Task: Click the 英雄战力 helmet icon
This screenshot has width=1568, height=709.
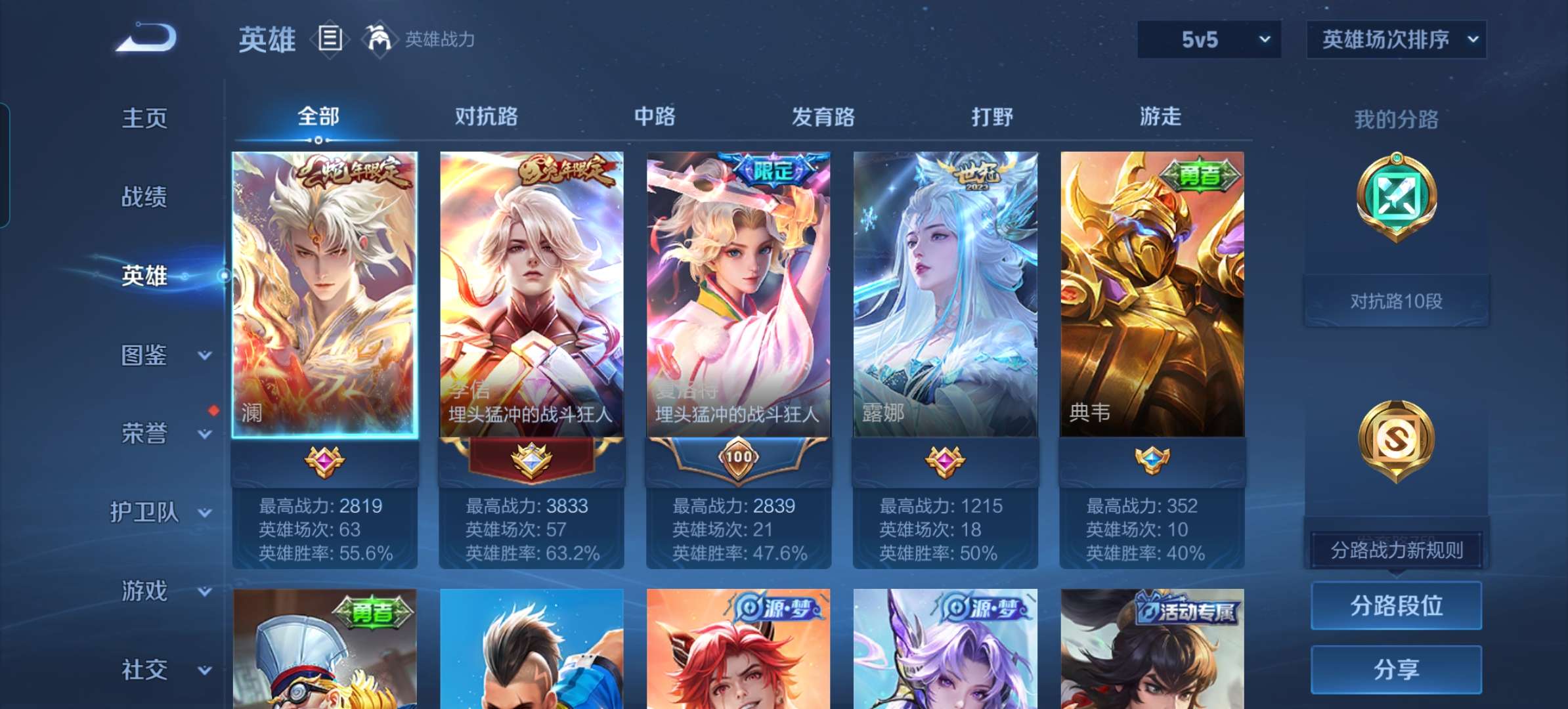Action: [x=380, y=39]
